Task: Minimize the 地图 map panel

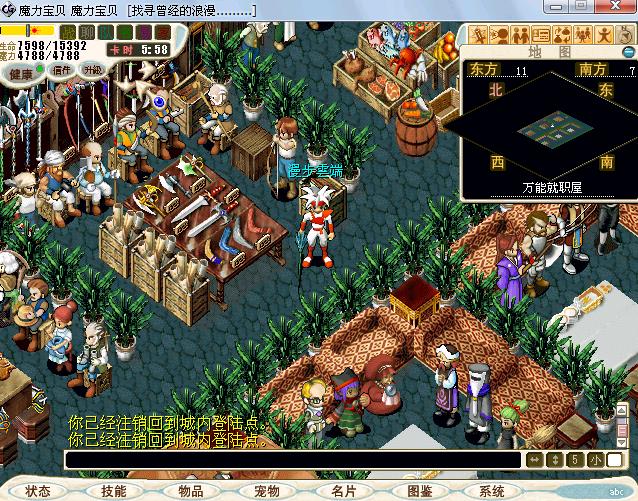Action: [x=625, y=51]
